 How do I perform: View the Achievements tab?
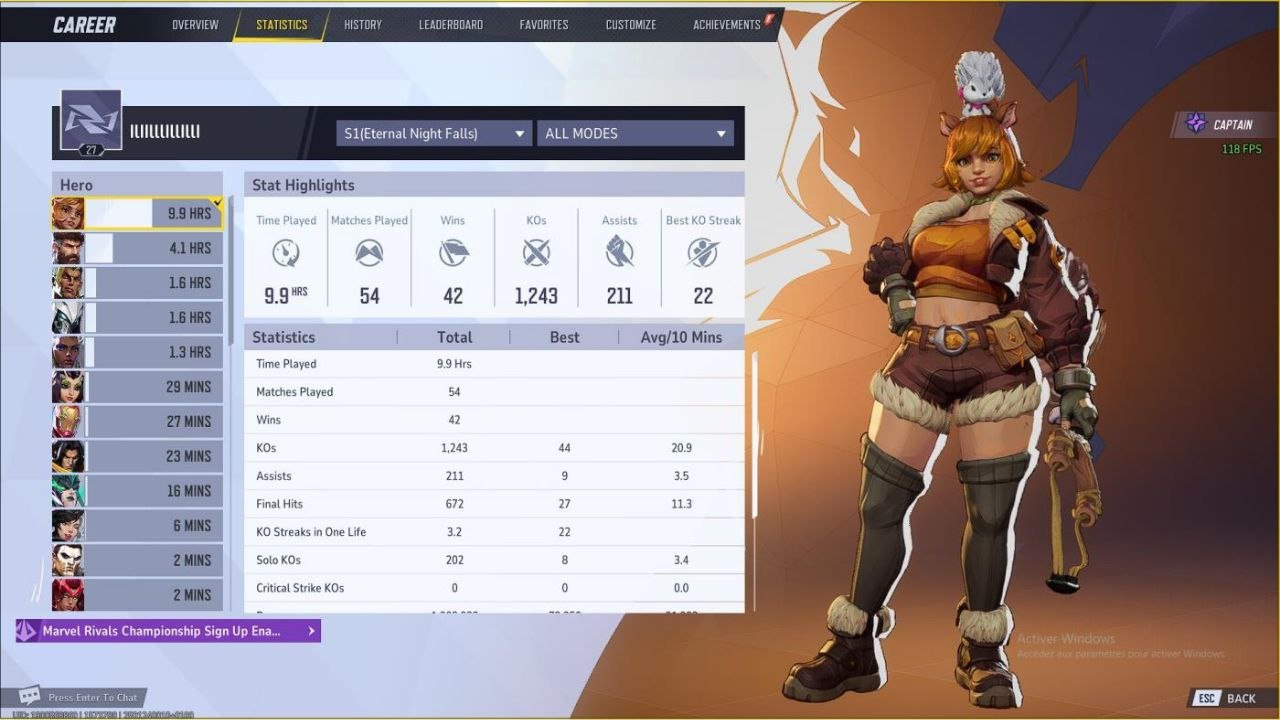(x=727, y=25)
